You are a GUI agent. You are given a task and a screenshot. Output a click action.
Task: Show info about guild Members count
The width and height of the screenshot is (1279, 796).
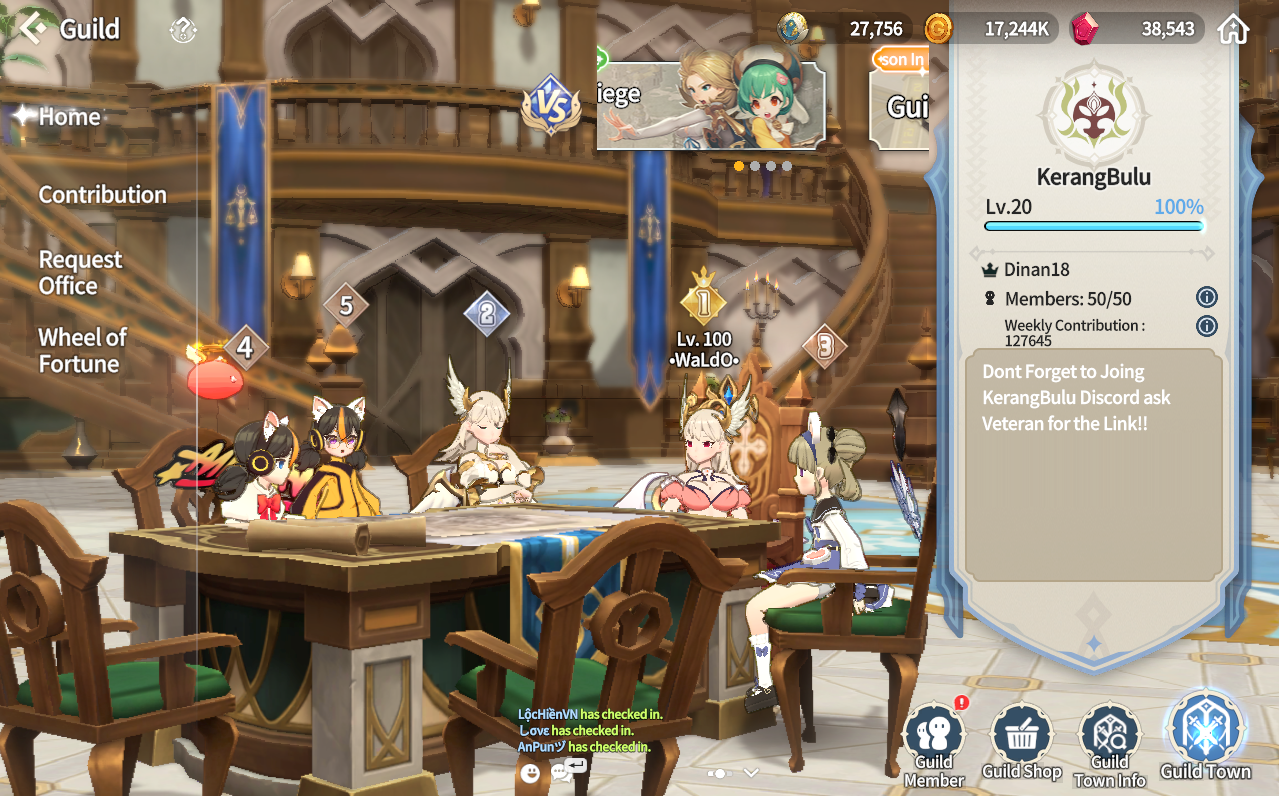[1207, 297]
